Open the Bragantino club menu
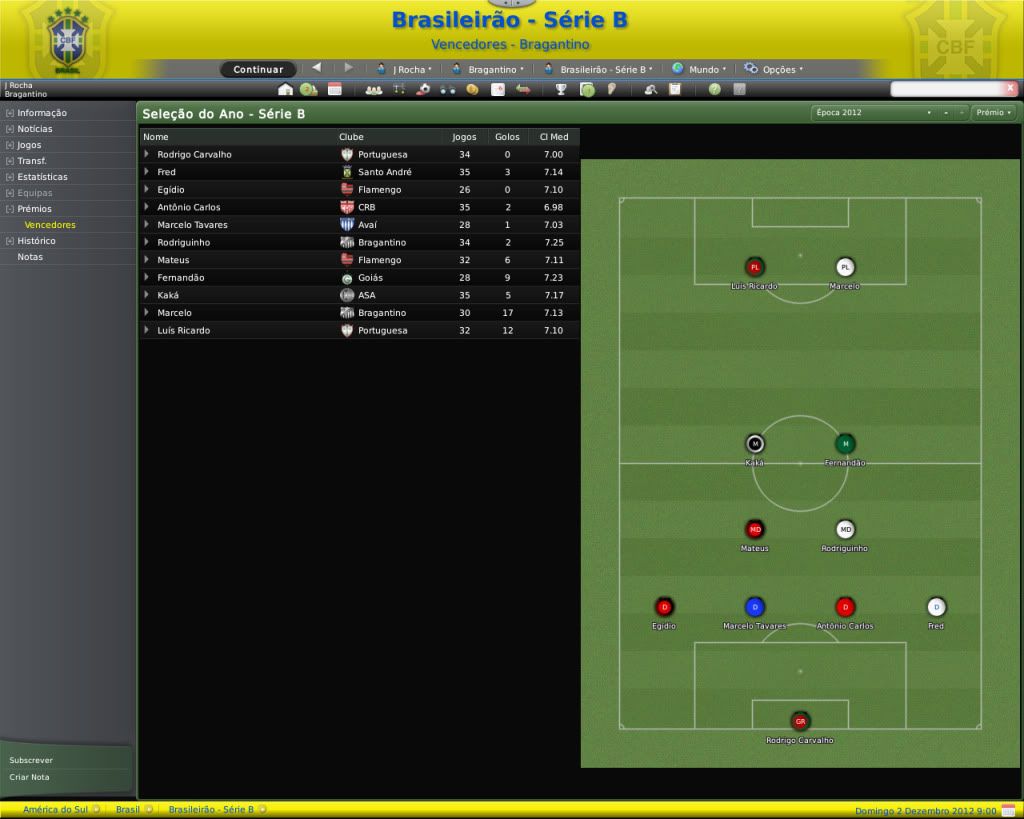Screen dimensions: 1024x819 pos(489,70)
